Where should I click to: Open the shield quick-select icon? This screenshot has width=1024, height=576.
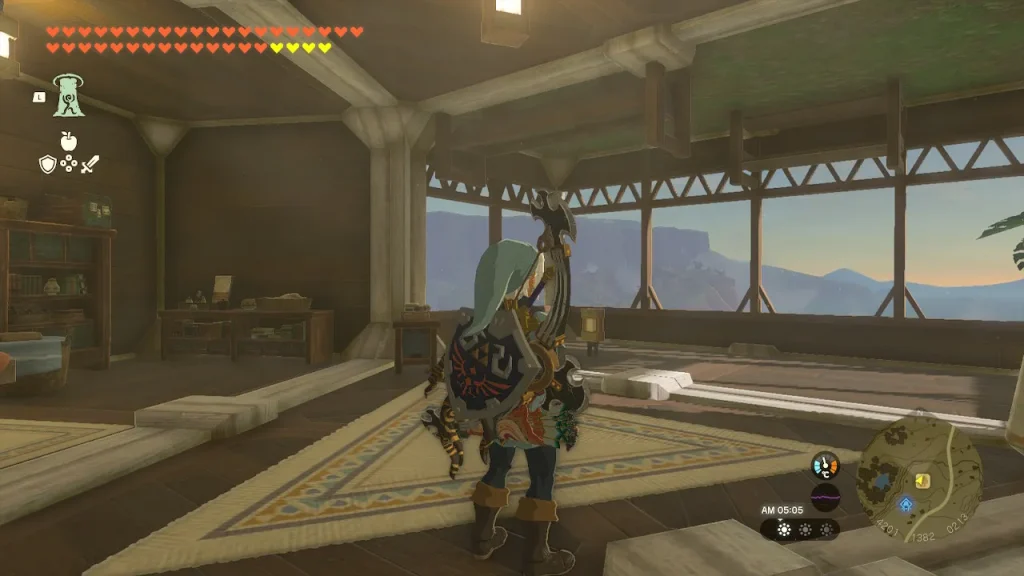[47, 163]
